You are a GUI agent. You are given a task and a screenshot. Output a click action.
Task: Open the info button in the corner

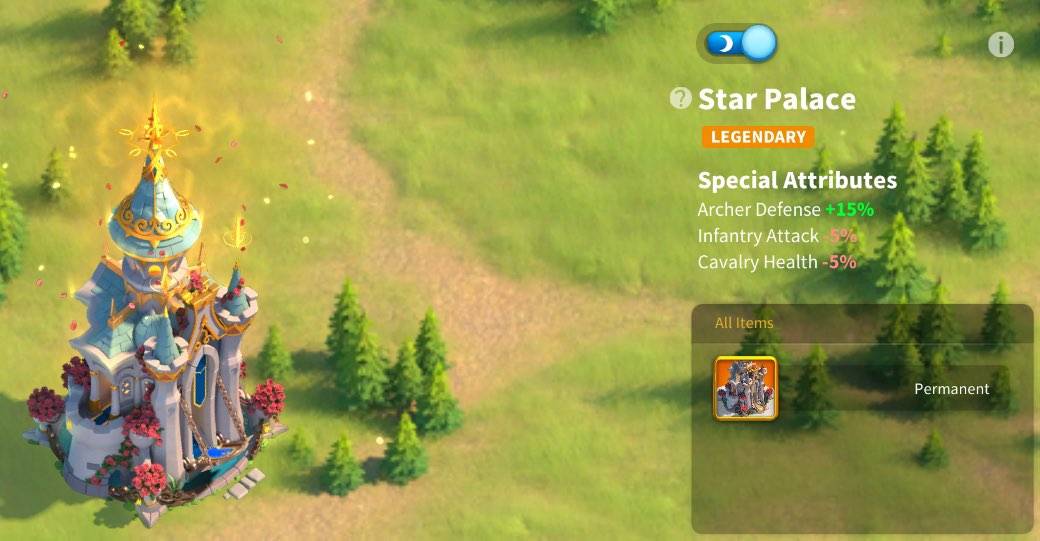1000,45
